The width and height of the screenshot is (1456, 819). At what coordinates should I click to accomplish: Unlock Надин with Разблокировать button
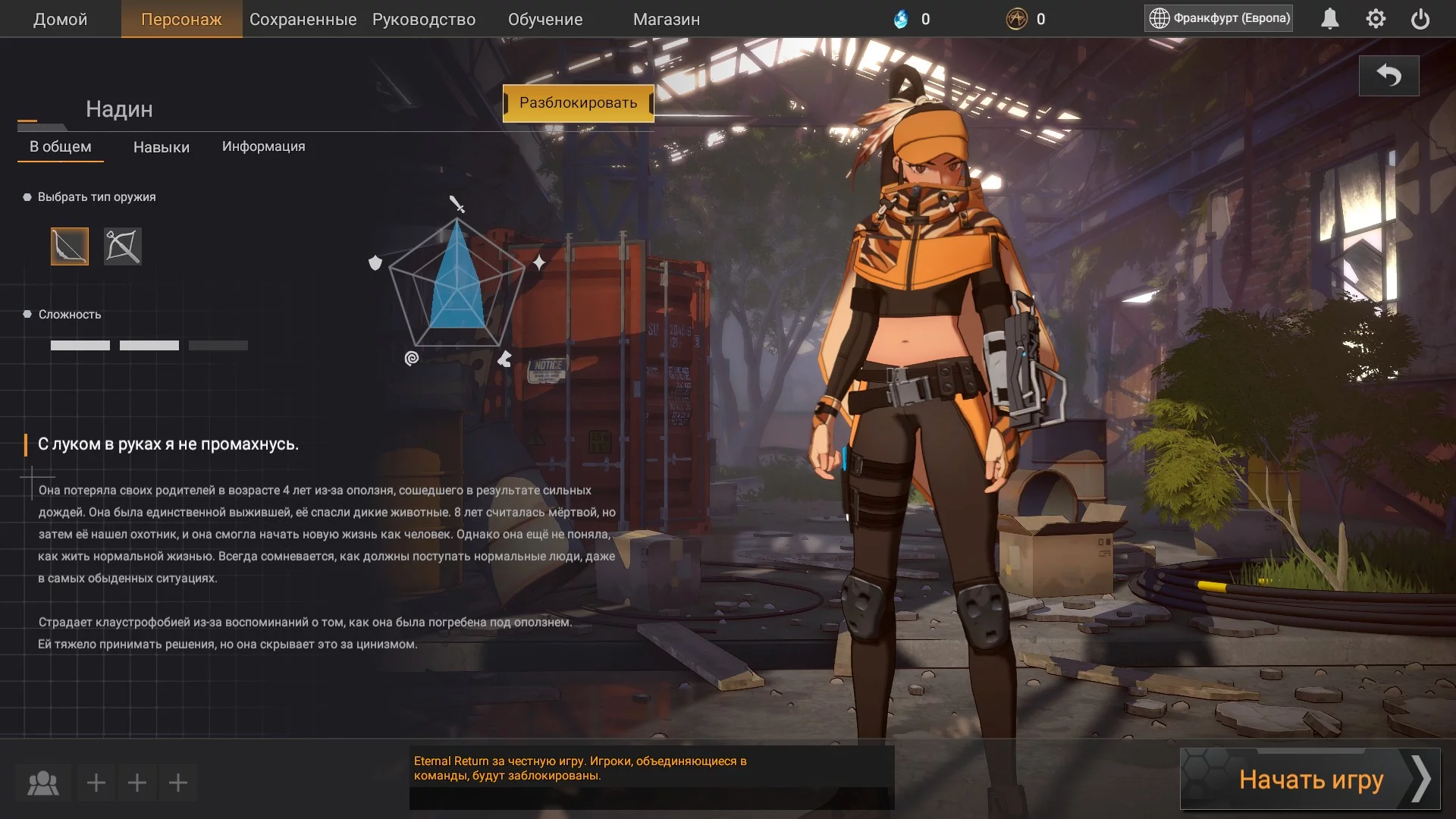[578, 103]
